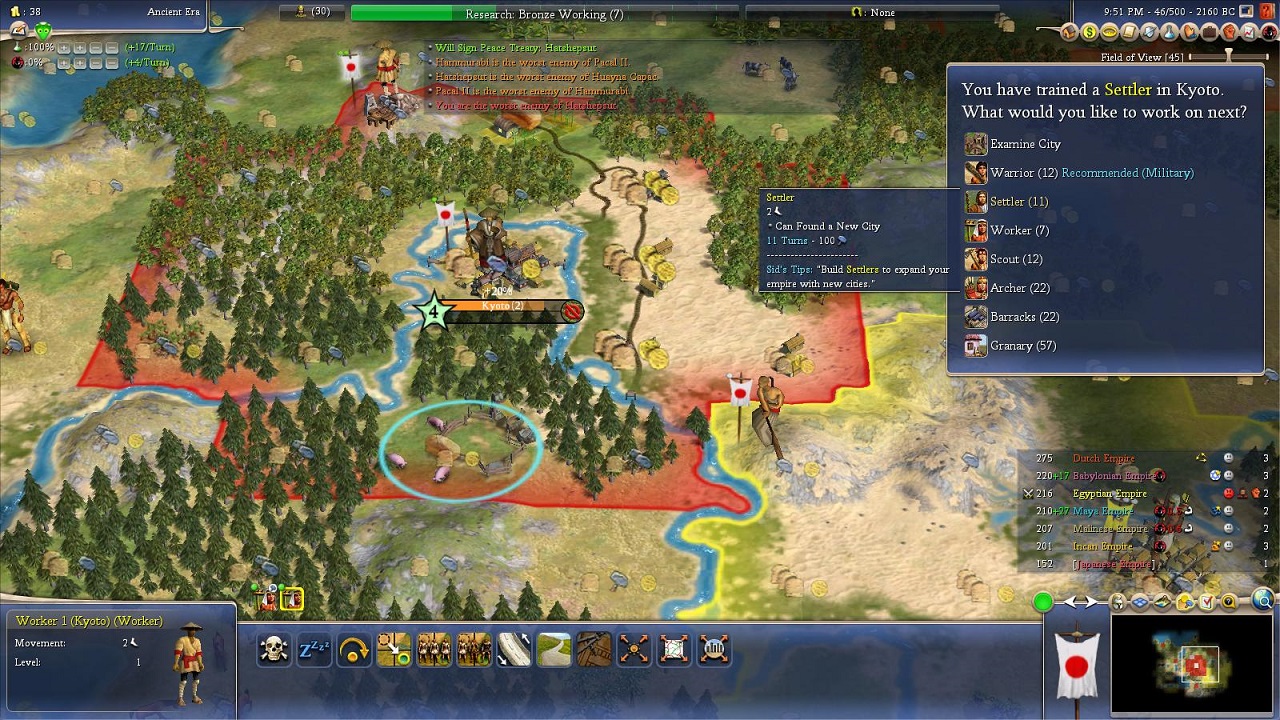
Task: Select Barracks from the production choices
Action: coord(1024,317)
